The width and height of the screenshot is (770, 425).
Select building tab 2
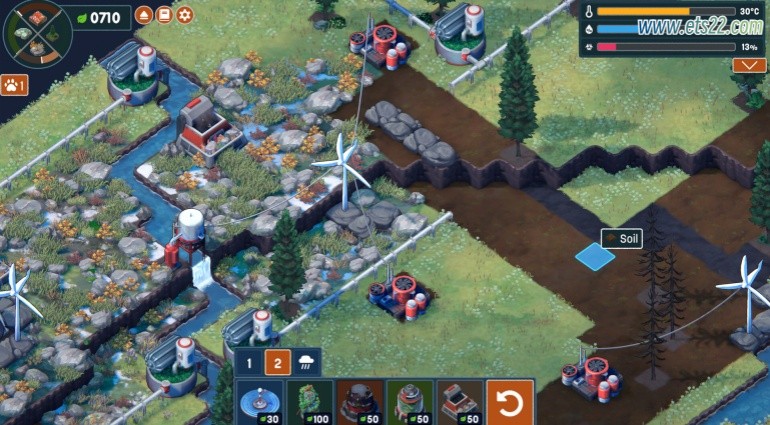(278, 364)
